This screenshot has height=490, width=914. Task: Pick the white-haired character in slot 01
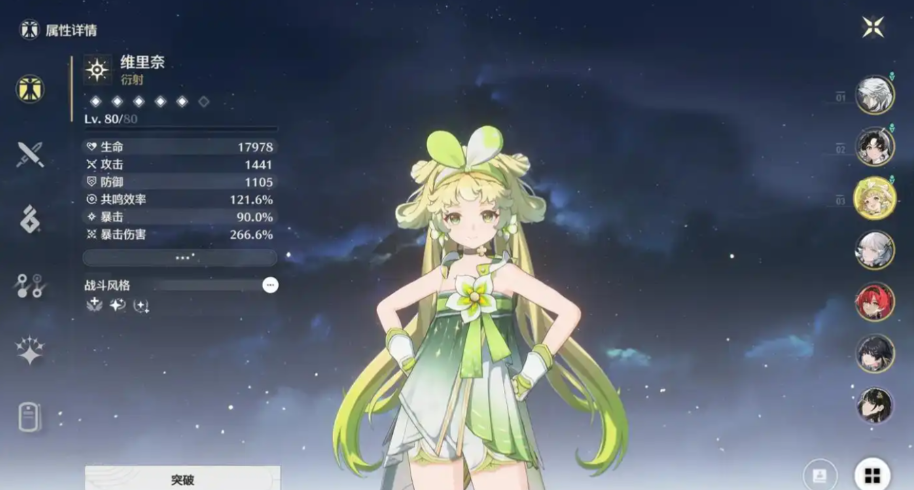875,95
